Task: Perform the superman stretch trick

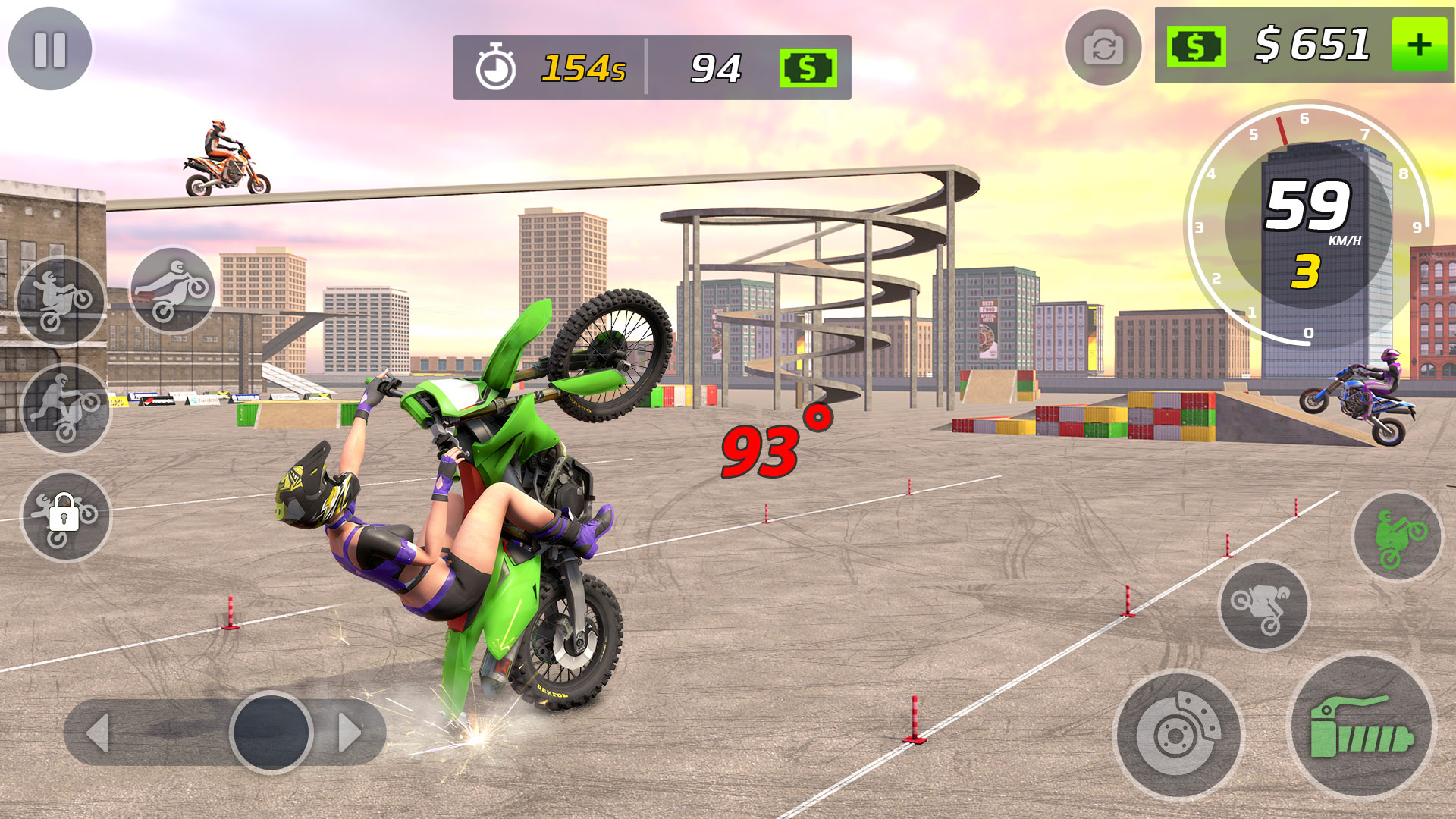Action: [173, 290]
